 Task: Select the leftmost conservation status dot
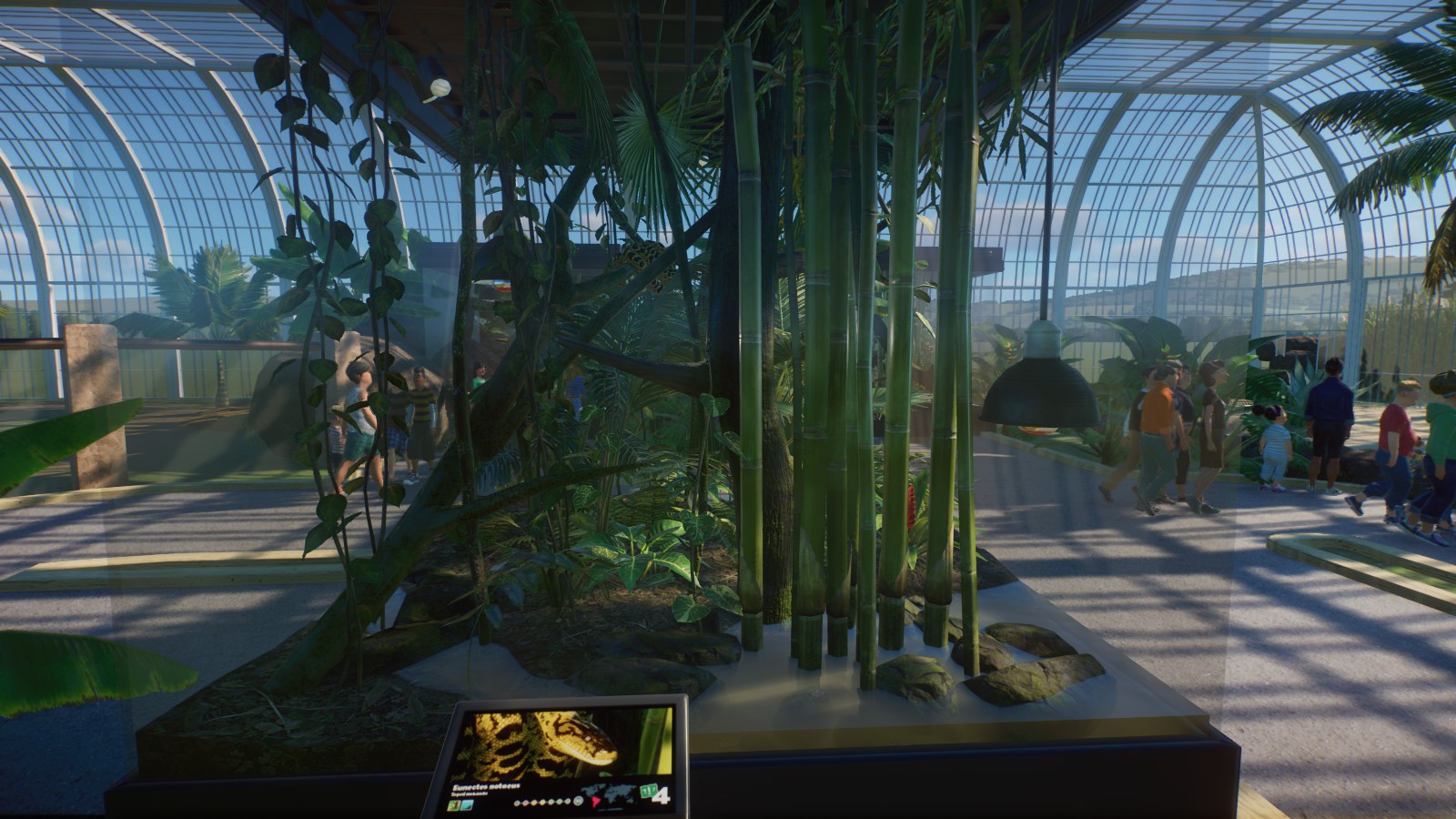[517, 804]
